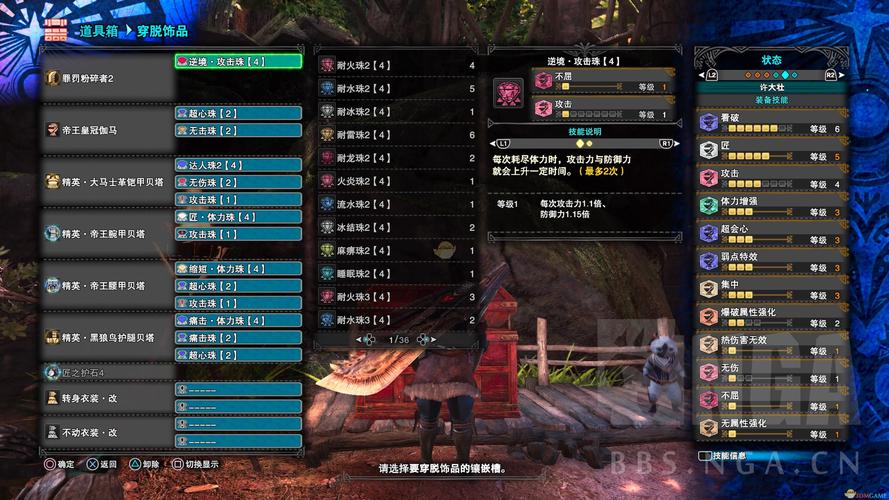Open the 体力增强 skill entry
The width and height of the screenshot is (889, 500).
(x=771, y=206)
